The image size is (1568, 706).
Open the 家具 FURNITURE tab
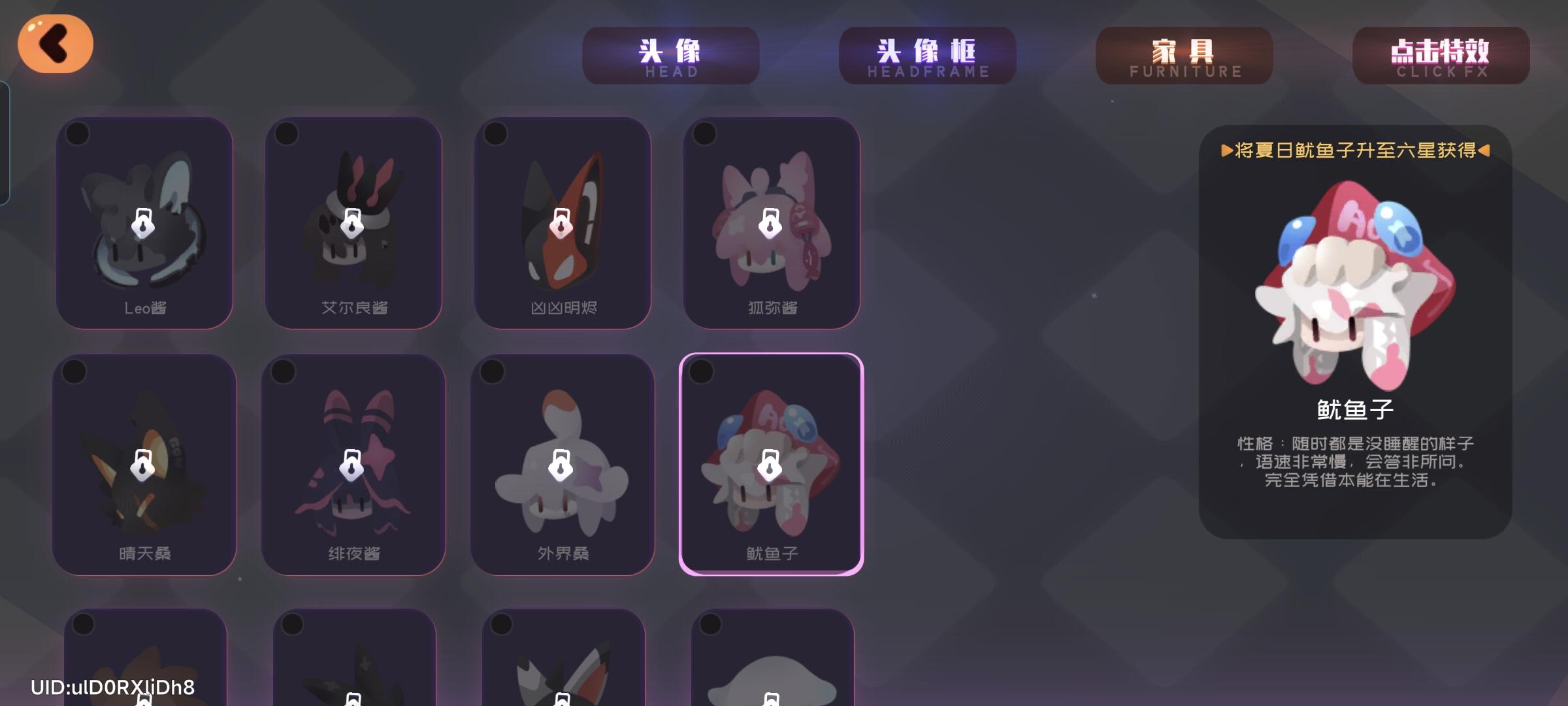(1184, 56)
